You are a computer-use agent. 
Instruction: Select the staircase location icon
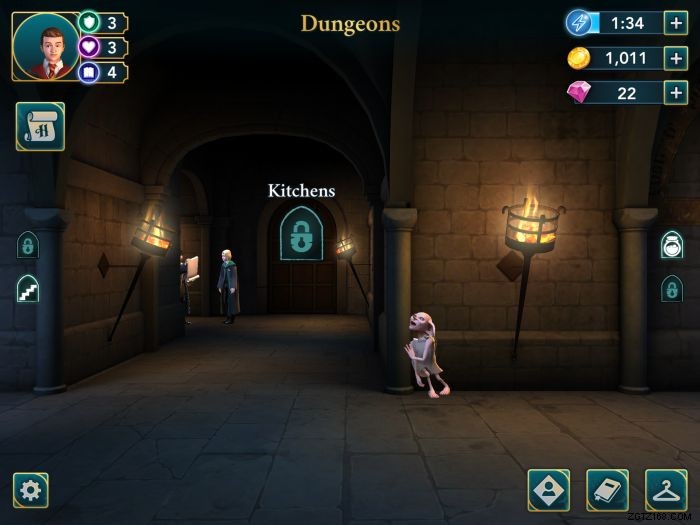(x=28, y=289)
